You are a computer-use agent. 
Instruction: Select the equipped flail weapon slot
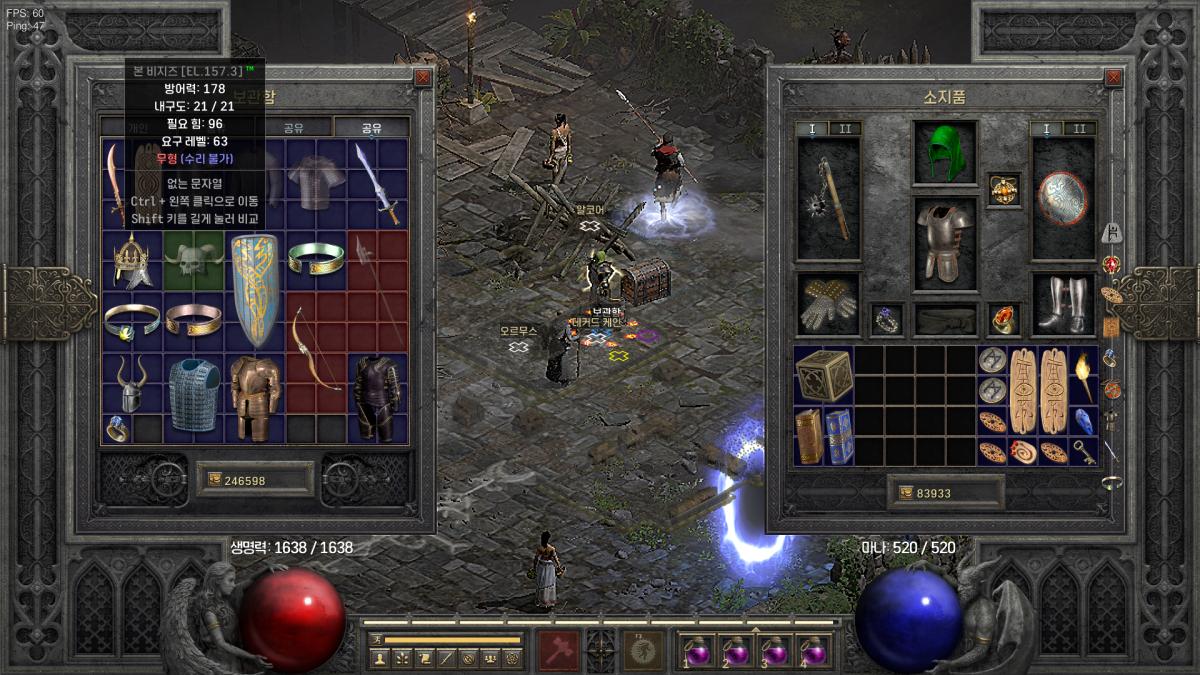(828, 198)
